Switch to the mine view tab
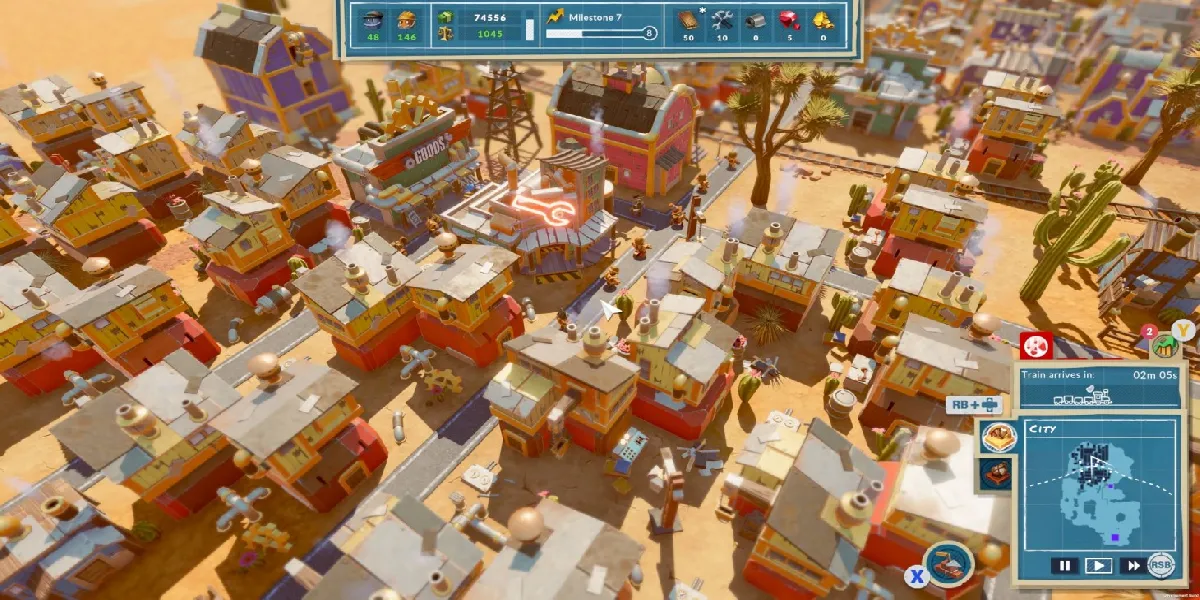This screenshot has height=600, width=1200. [x=997, y=473]
